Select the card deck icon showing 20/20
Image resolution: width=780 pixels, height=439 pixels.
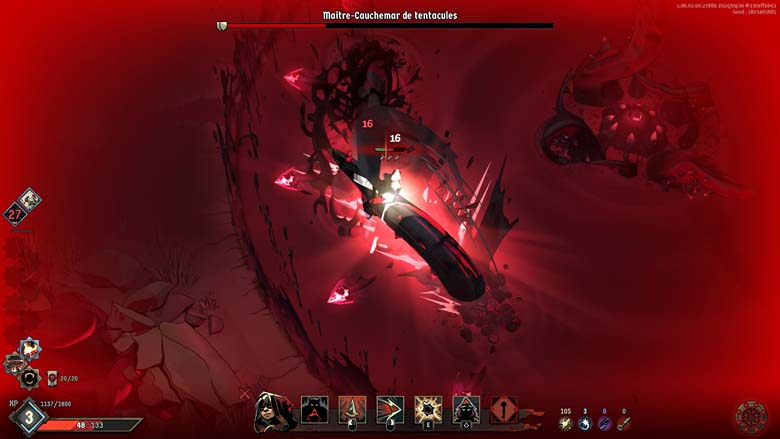click(53, 378)
